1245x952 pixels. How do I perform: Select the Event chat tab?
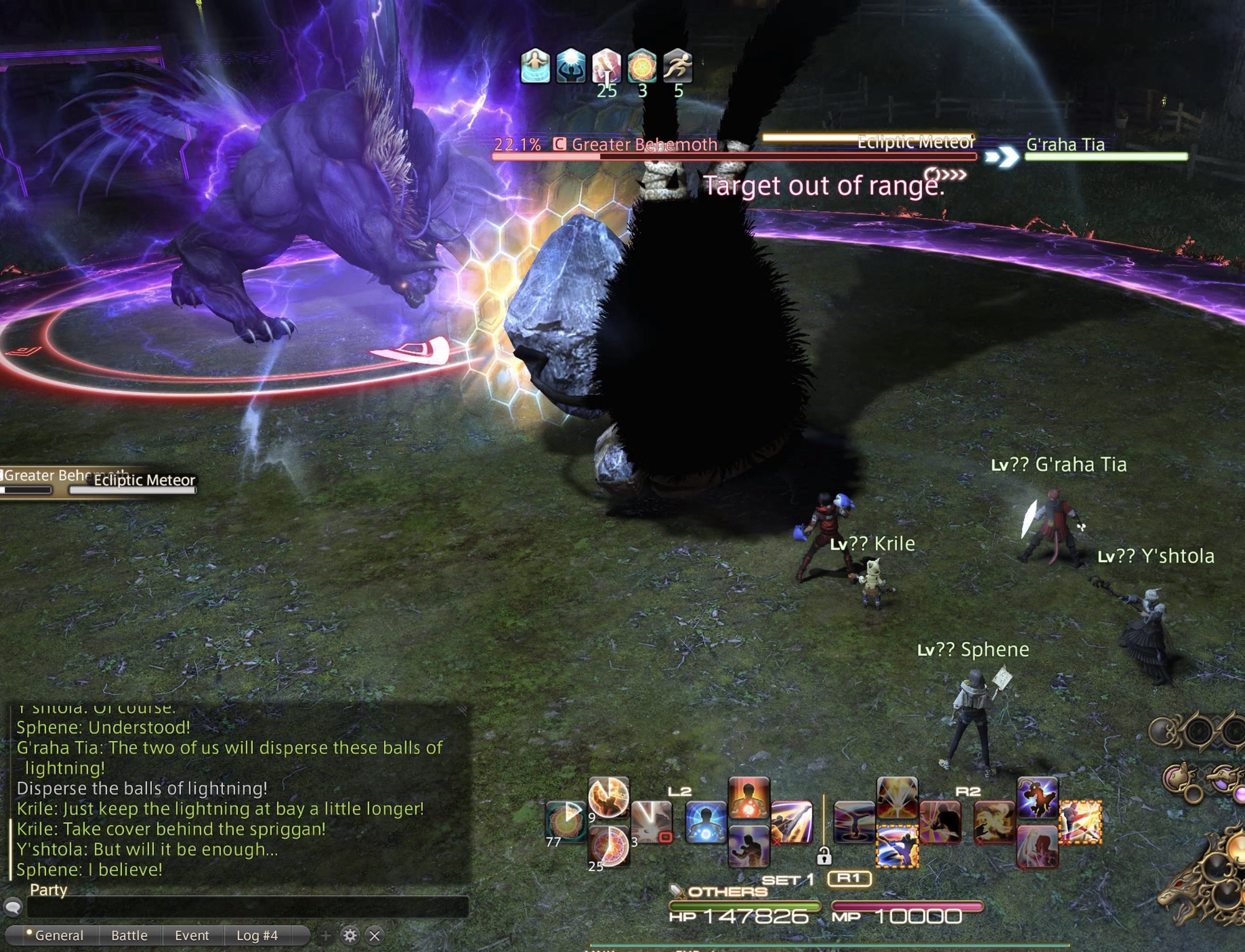192,935
